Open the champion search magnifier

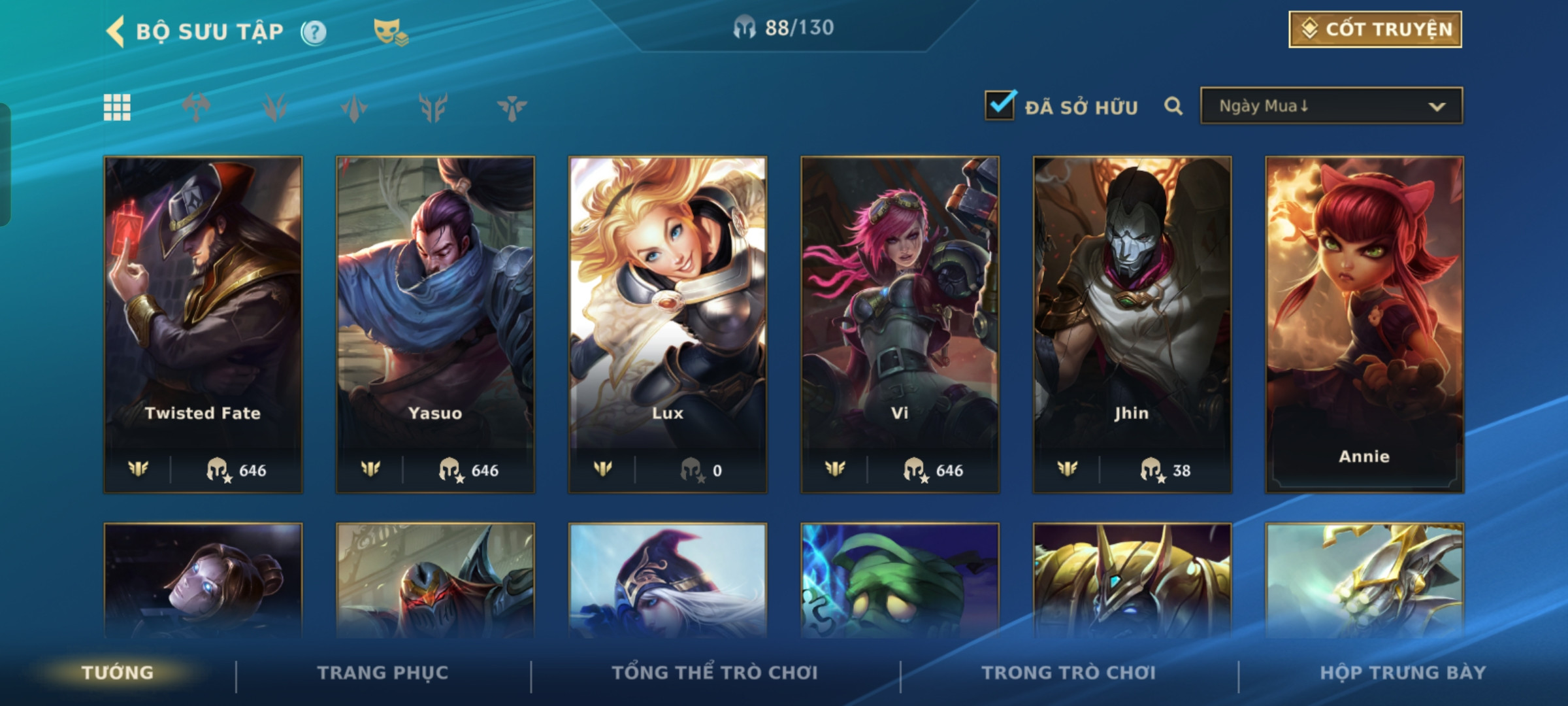pyautogui.click(x=1173, y=106)
